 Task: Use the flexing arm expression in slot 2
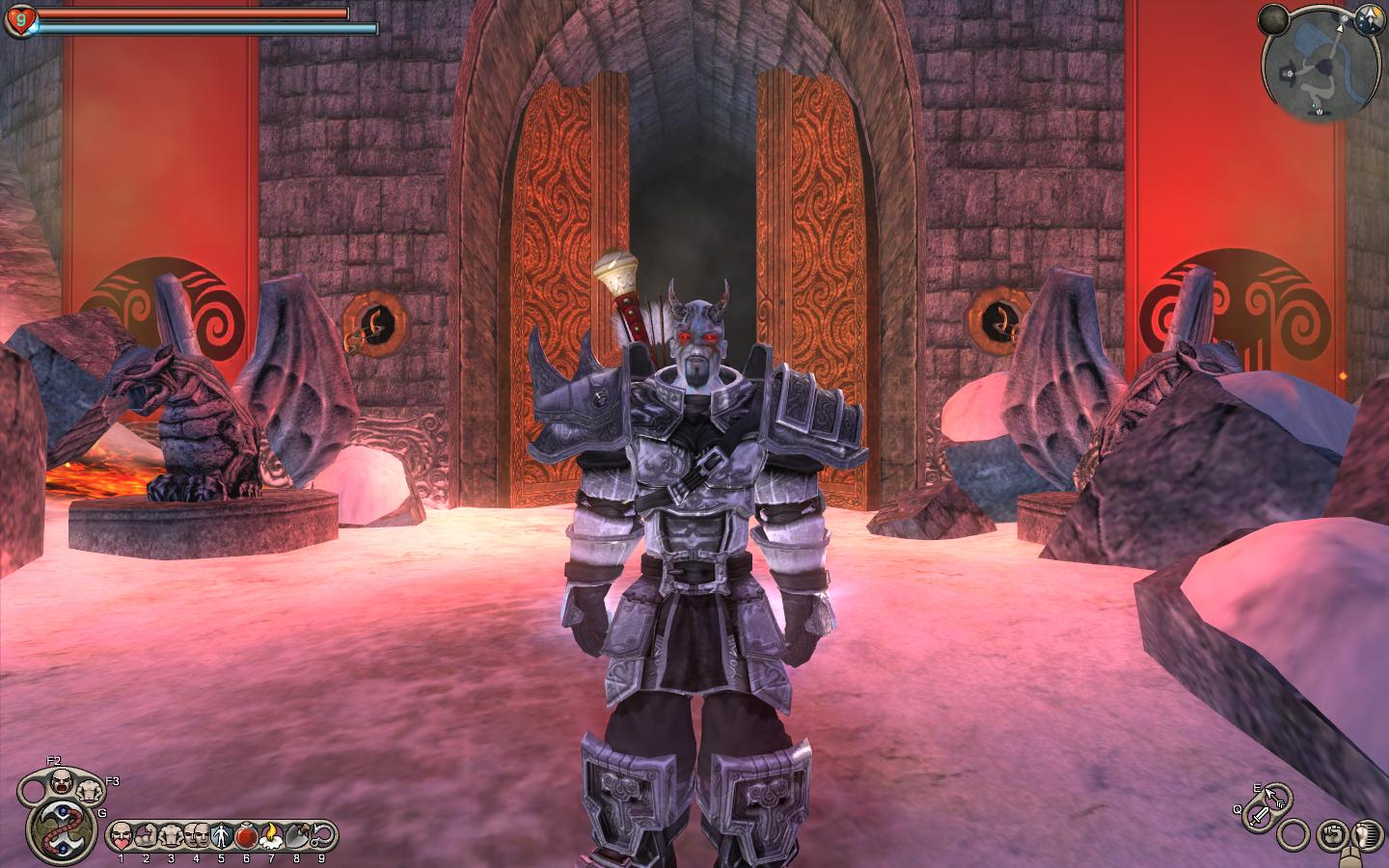click(147, 833)
